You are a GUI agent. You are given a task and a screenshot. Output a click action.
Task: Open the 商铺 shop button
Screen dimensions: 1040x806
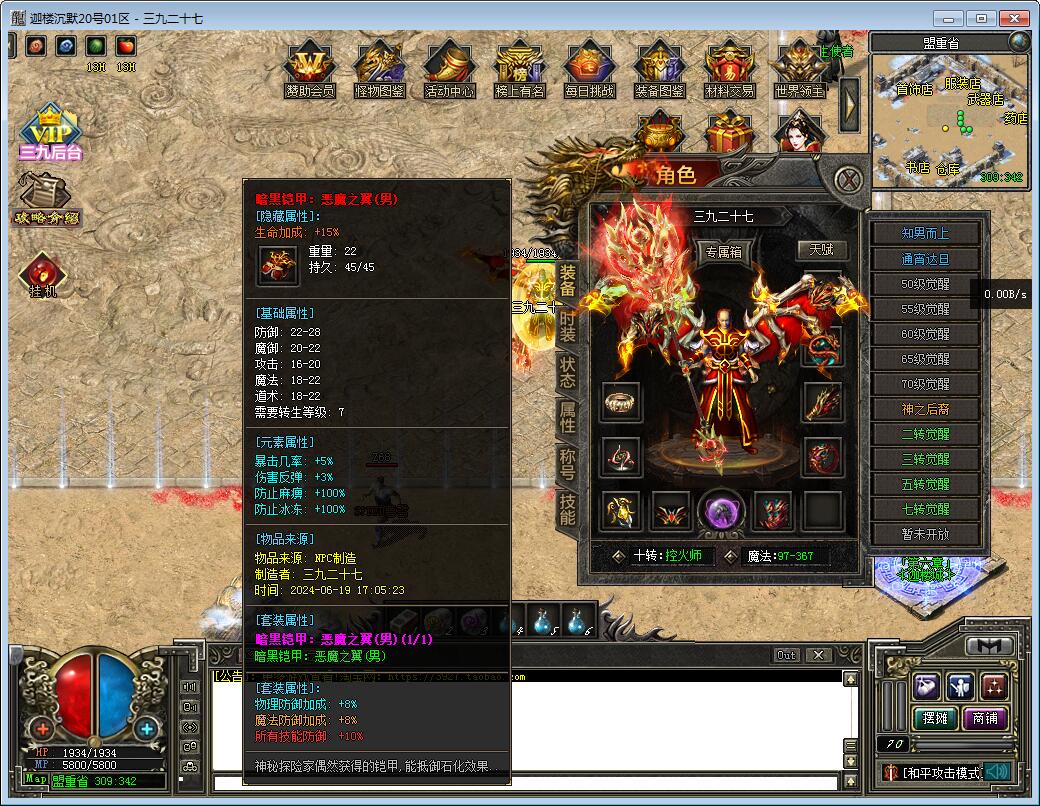pos(984,718)
